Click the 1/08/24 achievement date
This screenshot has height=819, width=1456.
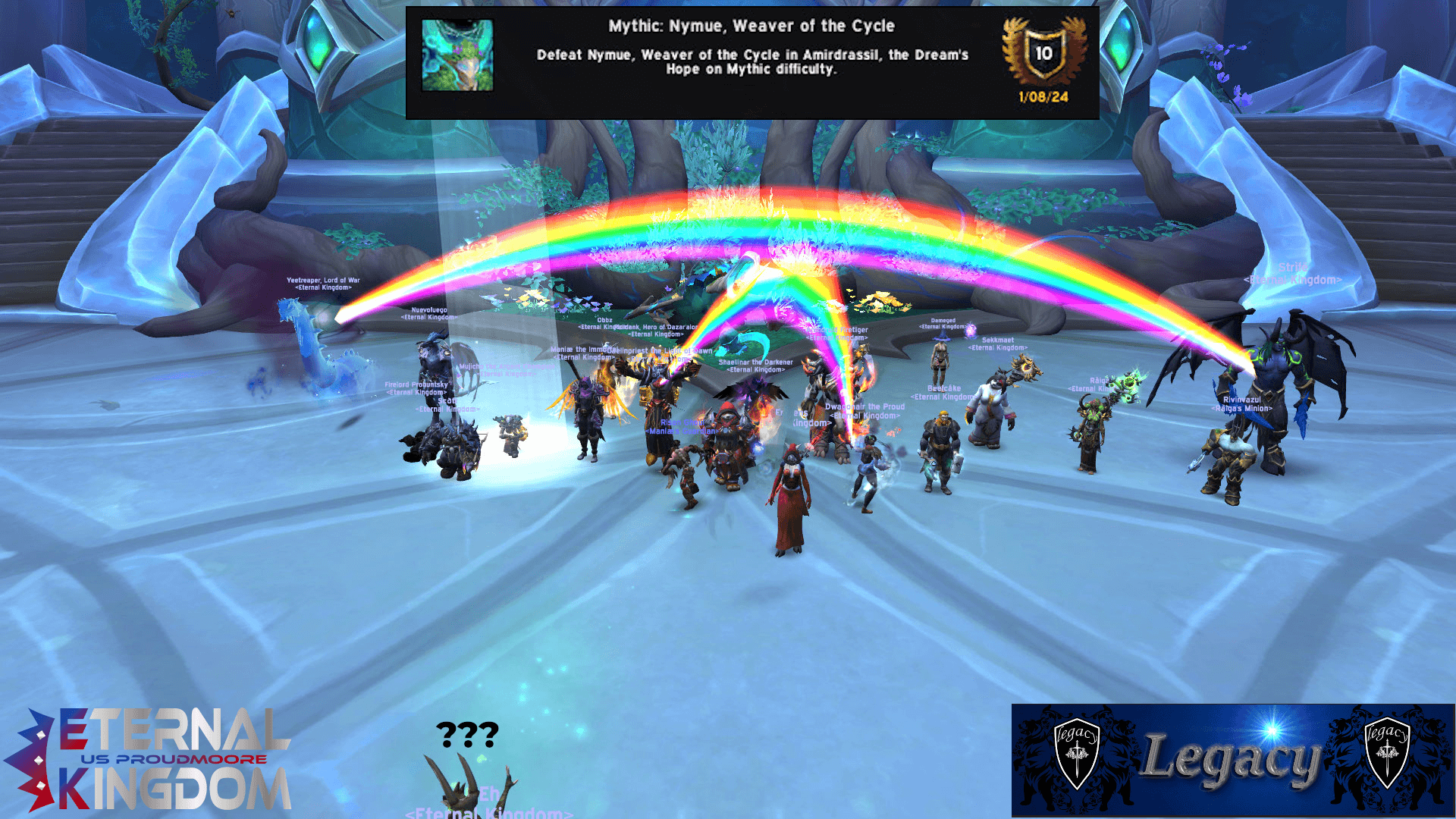[x=1043, y=97]
